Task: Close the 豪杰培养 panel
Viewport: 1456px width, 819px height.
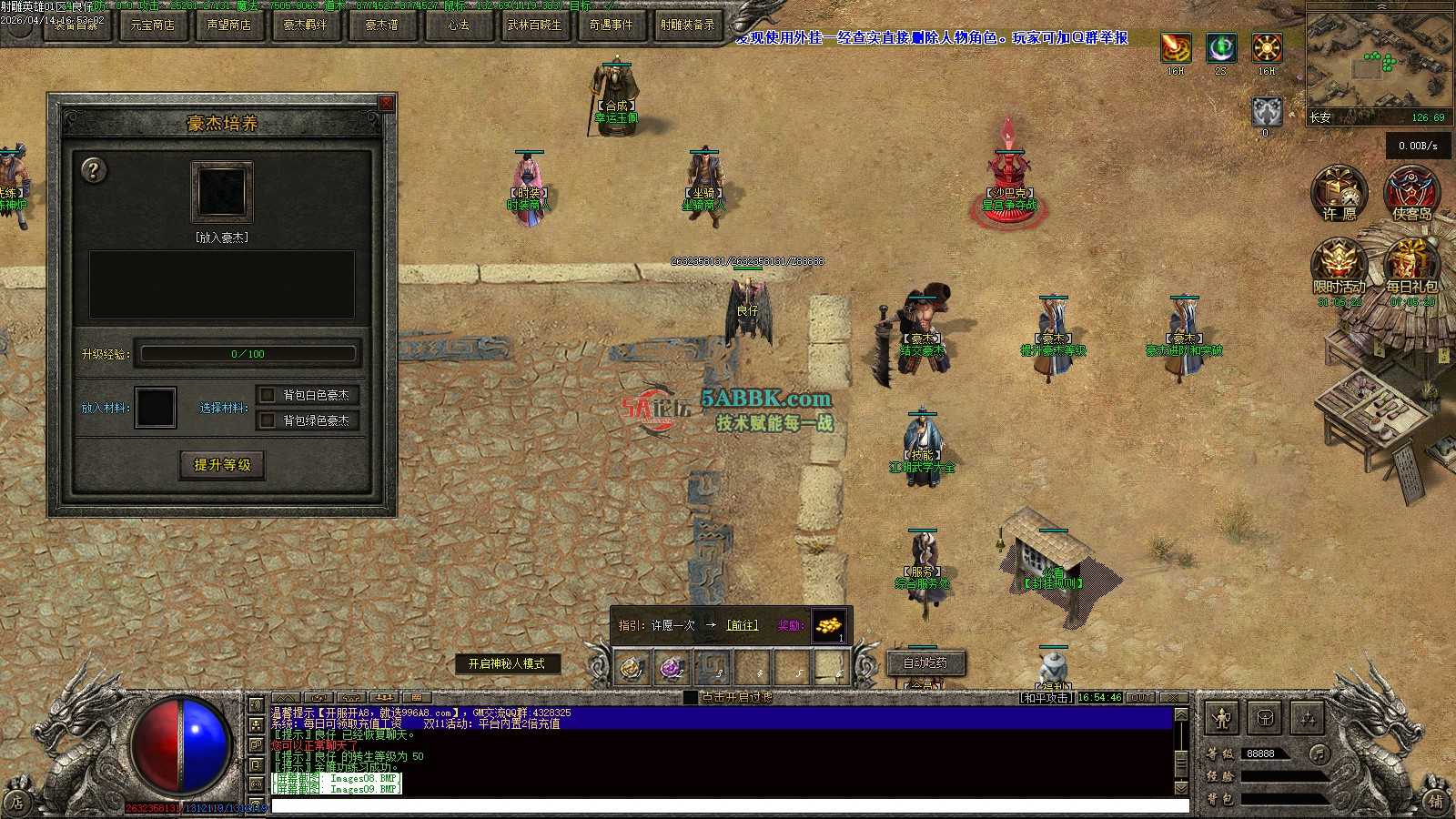Action: click(386, 103)
